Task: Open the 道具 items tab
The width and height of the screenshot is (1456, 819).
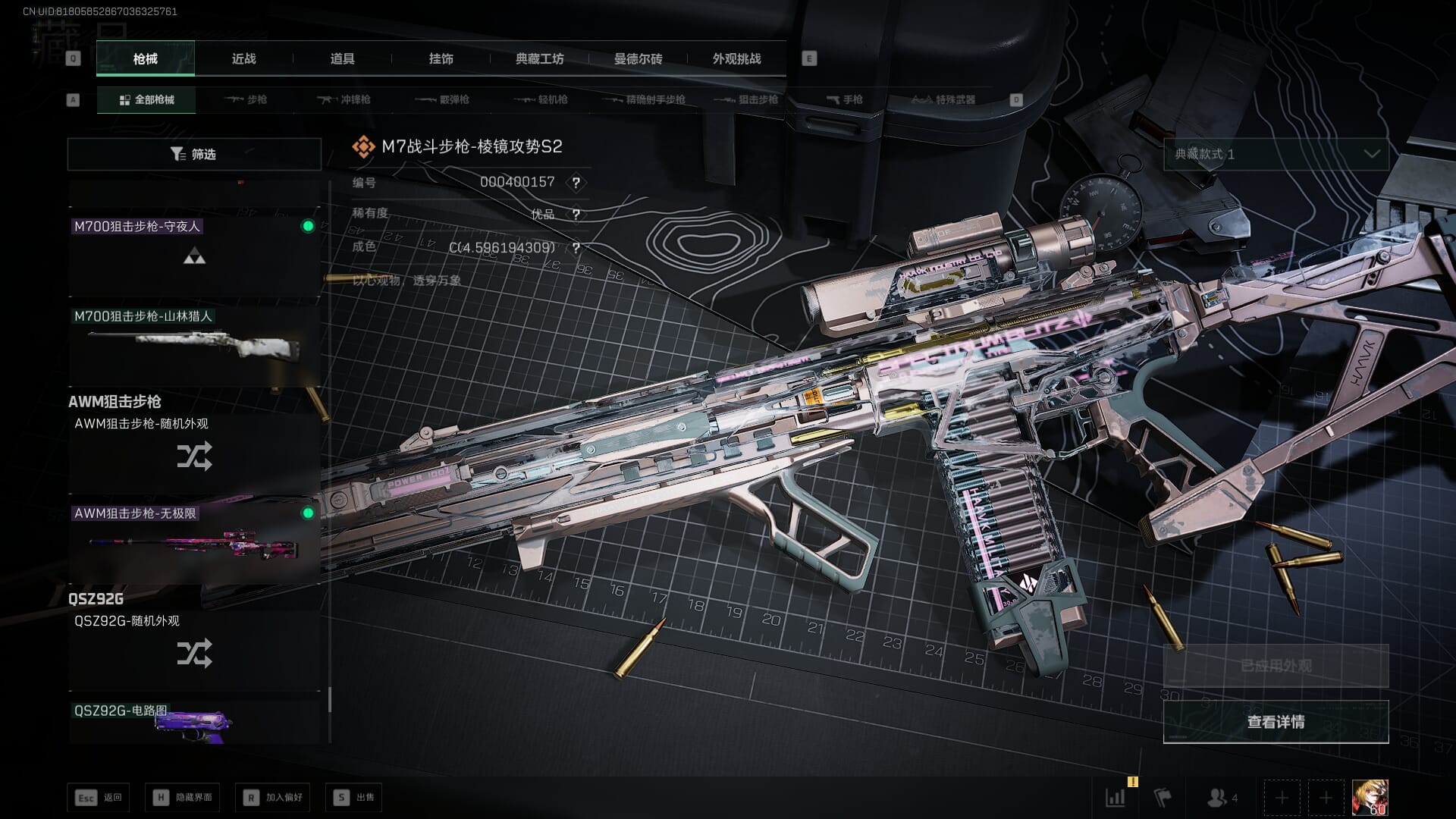Action: (x=342, y=59)
